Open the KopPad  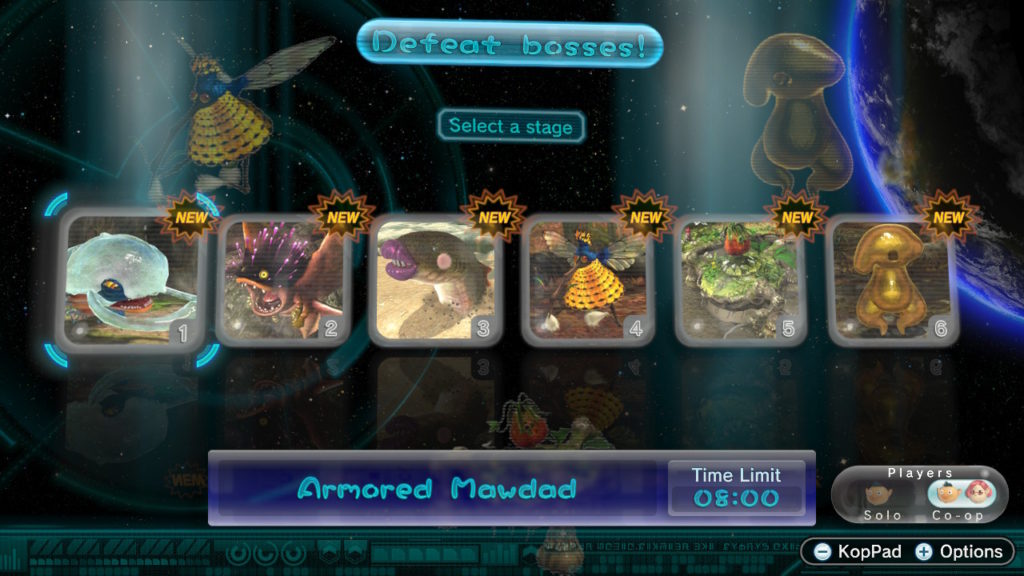point(856,551)
